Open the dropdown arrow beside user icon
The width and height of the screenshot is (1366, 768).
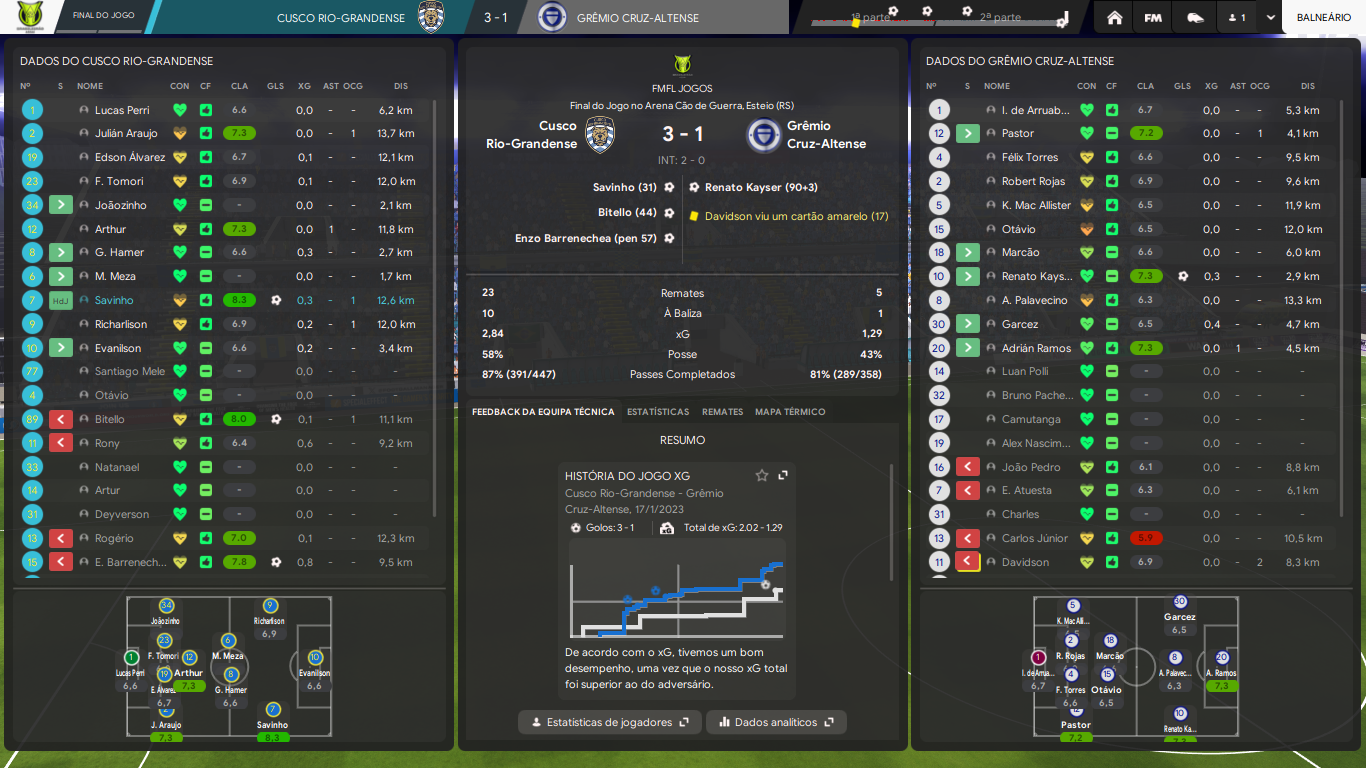tap(1270, 17)
